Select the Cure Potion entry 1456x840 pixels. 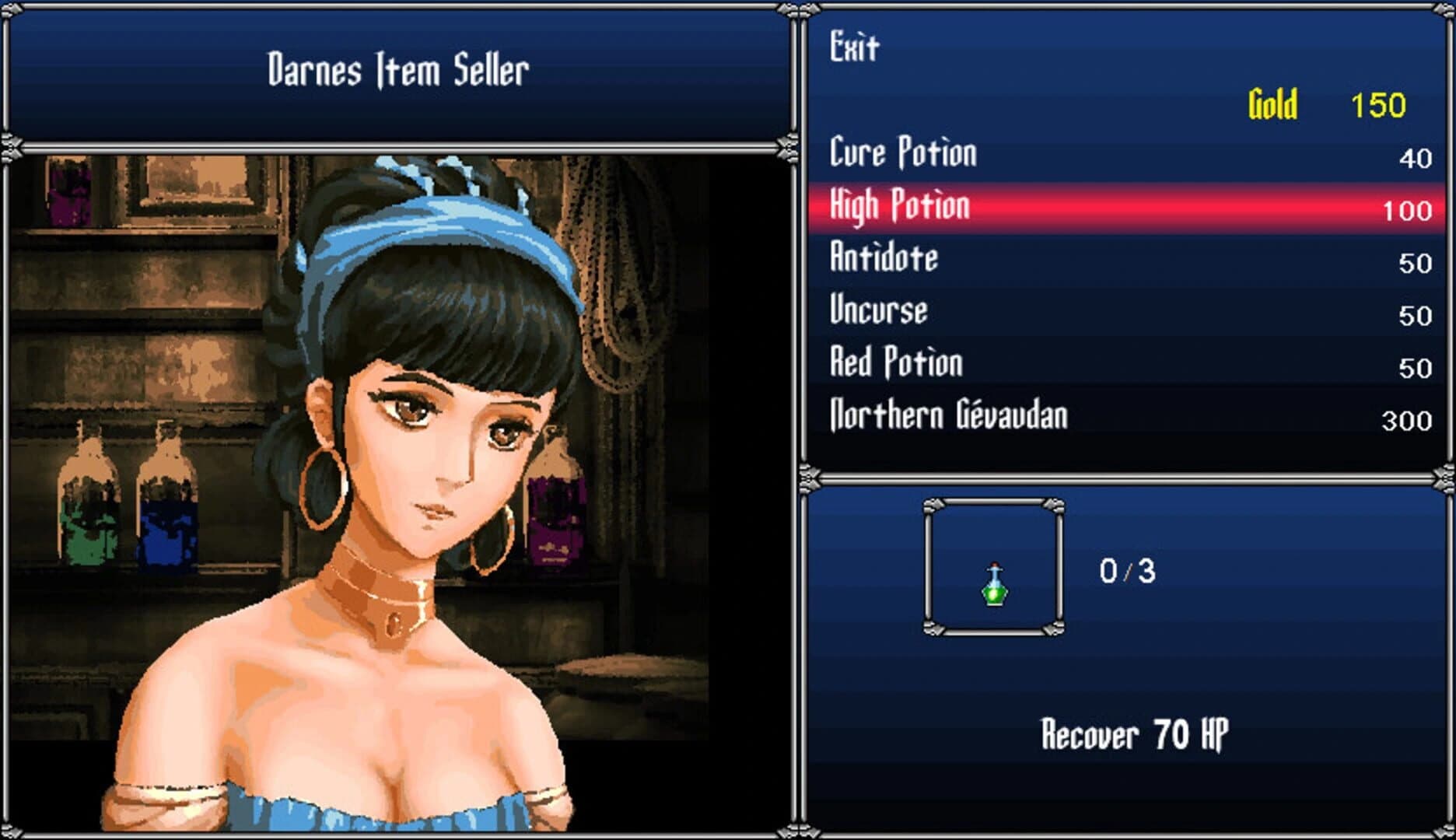[x=902, y=152]
